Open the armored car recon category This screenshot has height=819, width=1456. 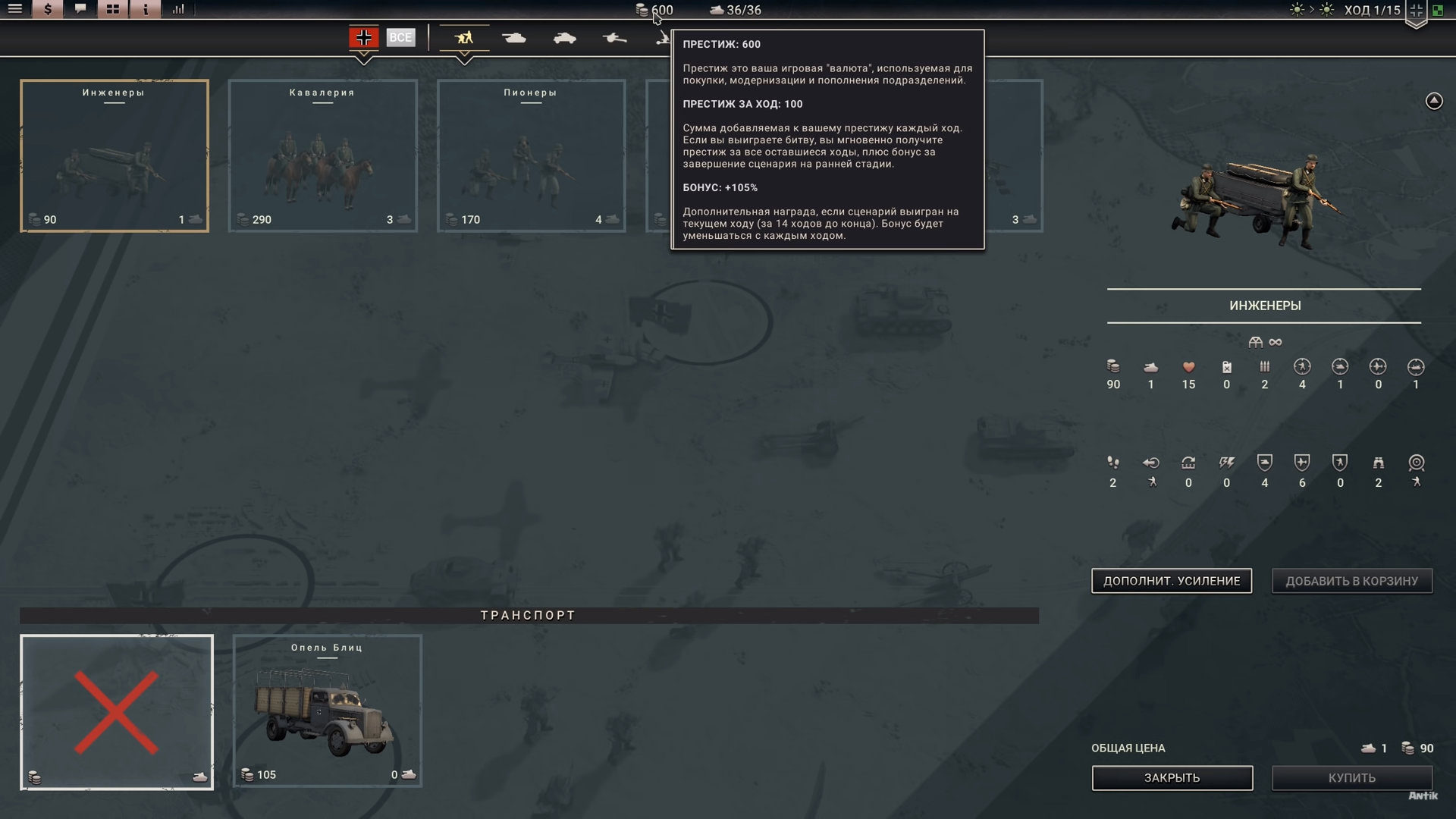click(x=565, y=37)
